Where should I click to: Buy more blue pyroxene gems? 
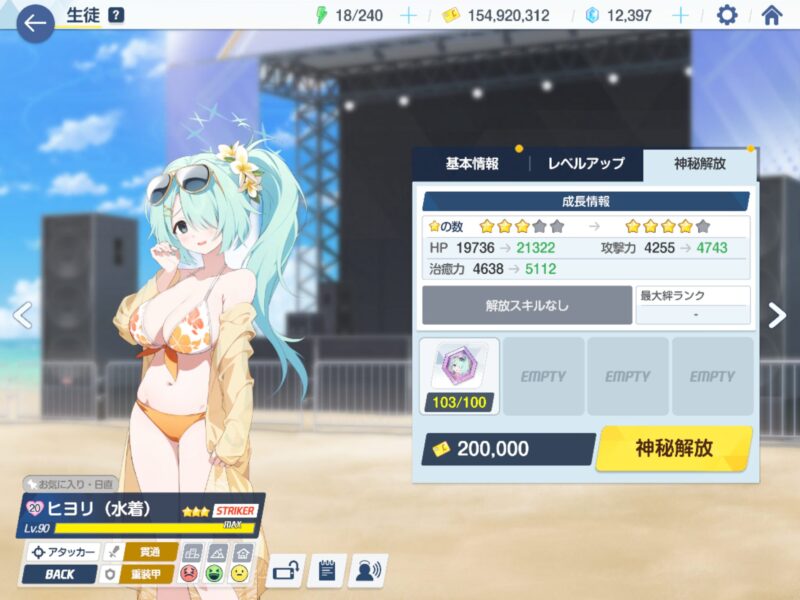[x=680, y=15]
